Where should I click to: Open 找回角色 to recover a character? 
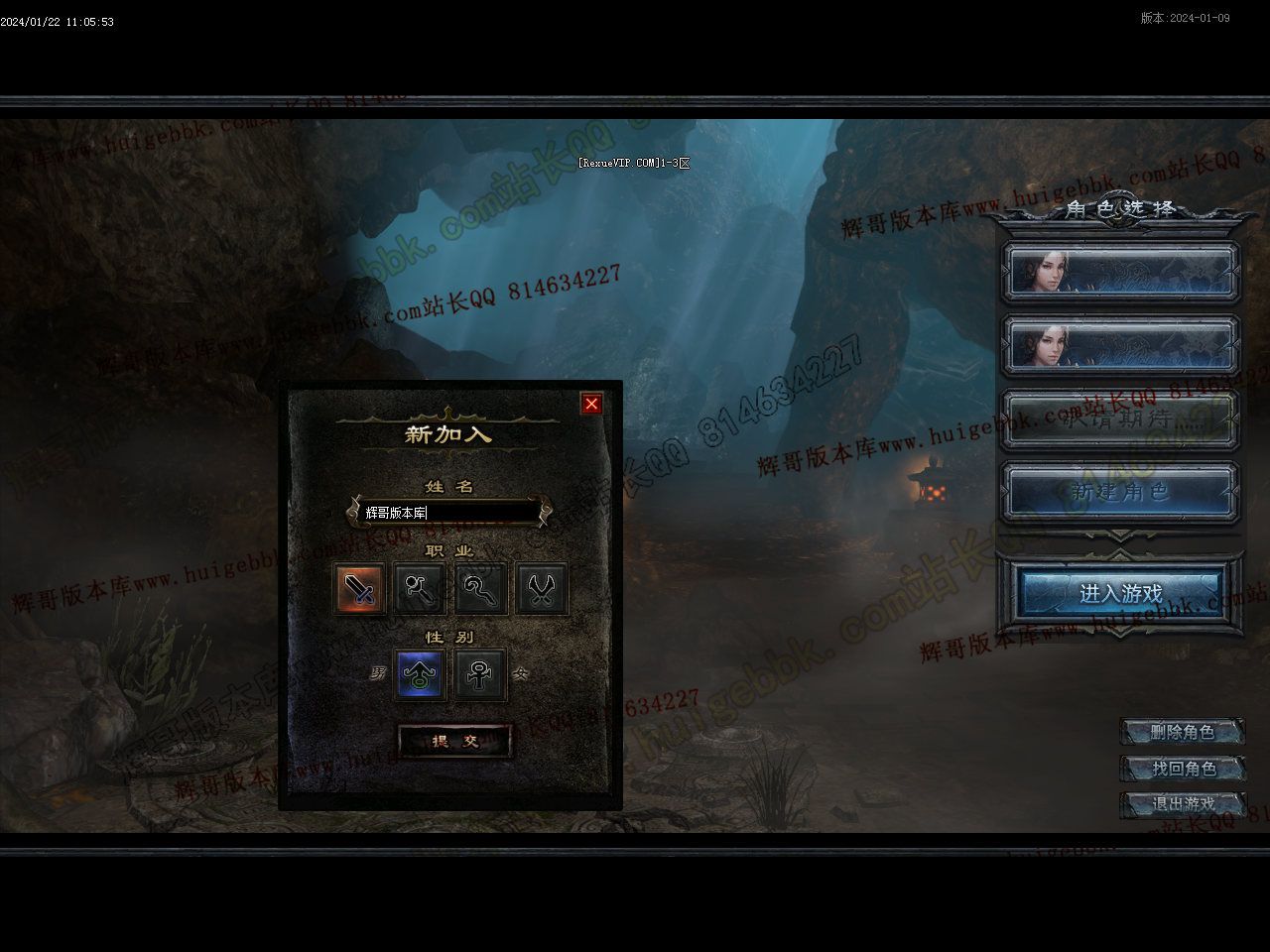1182,769
